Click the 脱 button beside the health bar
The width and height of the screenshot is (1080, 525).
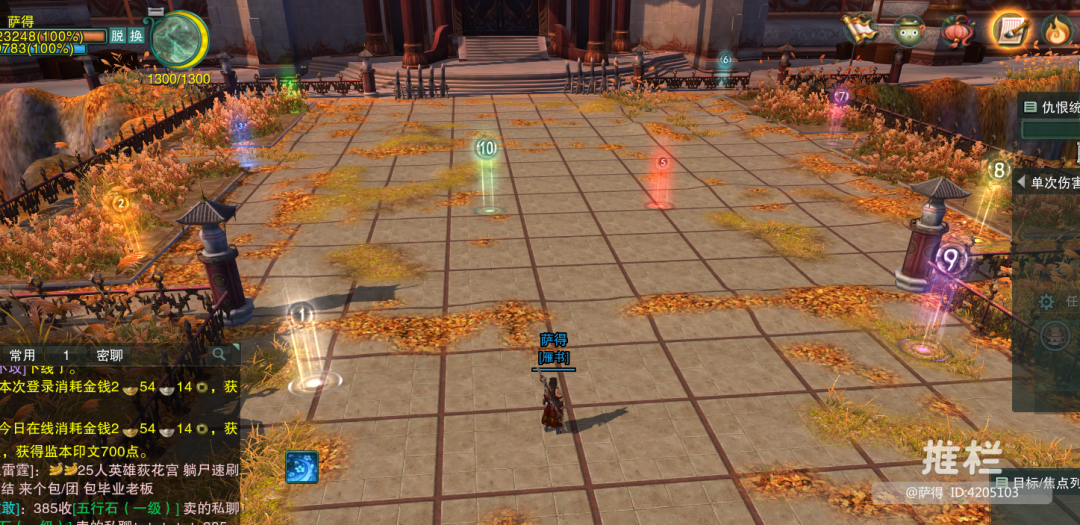click(118, 35)
